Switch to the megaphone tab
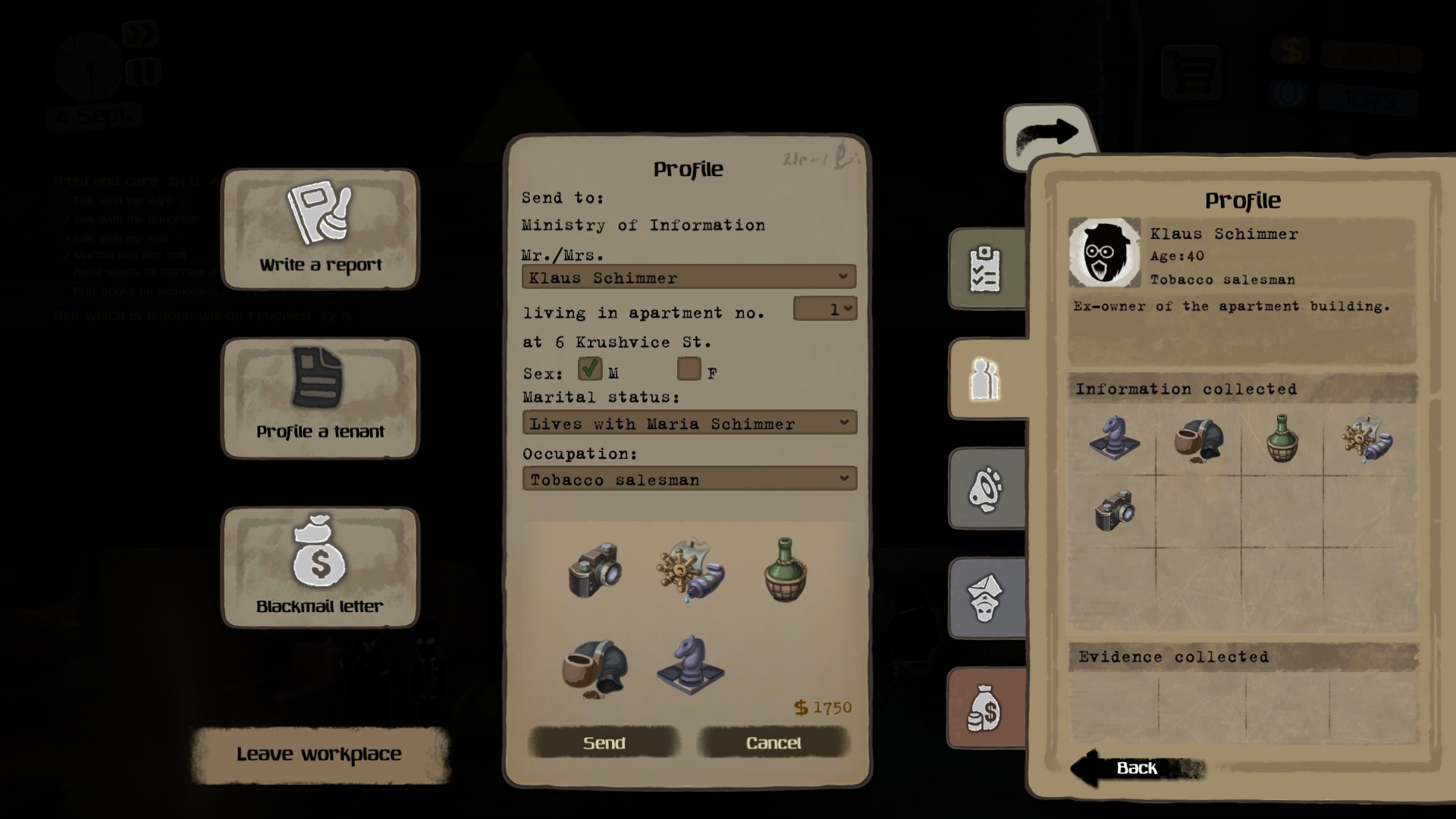This screenshot has height=819, width=1456. pyautogui.click(x=986, y=489)
